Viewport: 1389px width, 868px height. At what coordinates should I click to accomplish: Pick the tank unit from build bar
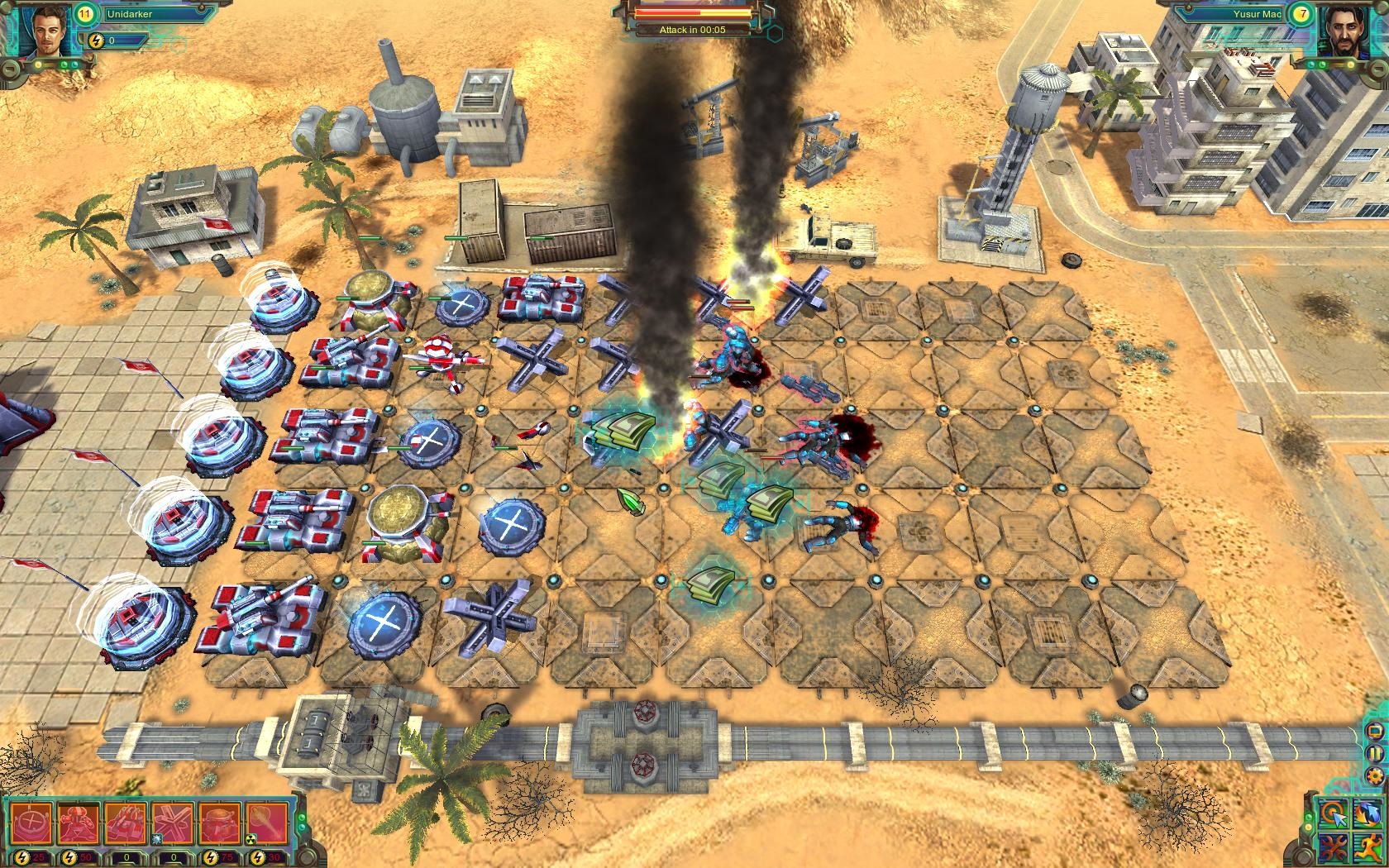point(126,823)
